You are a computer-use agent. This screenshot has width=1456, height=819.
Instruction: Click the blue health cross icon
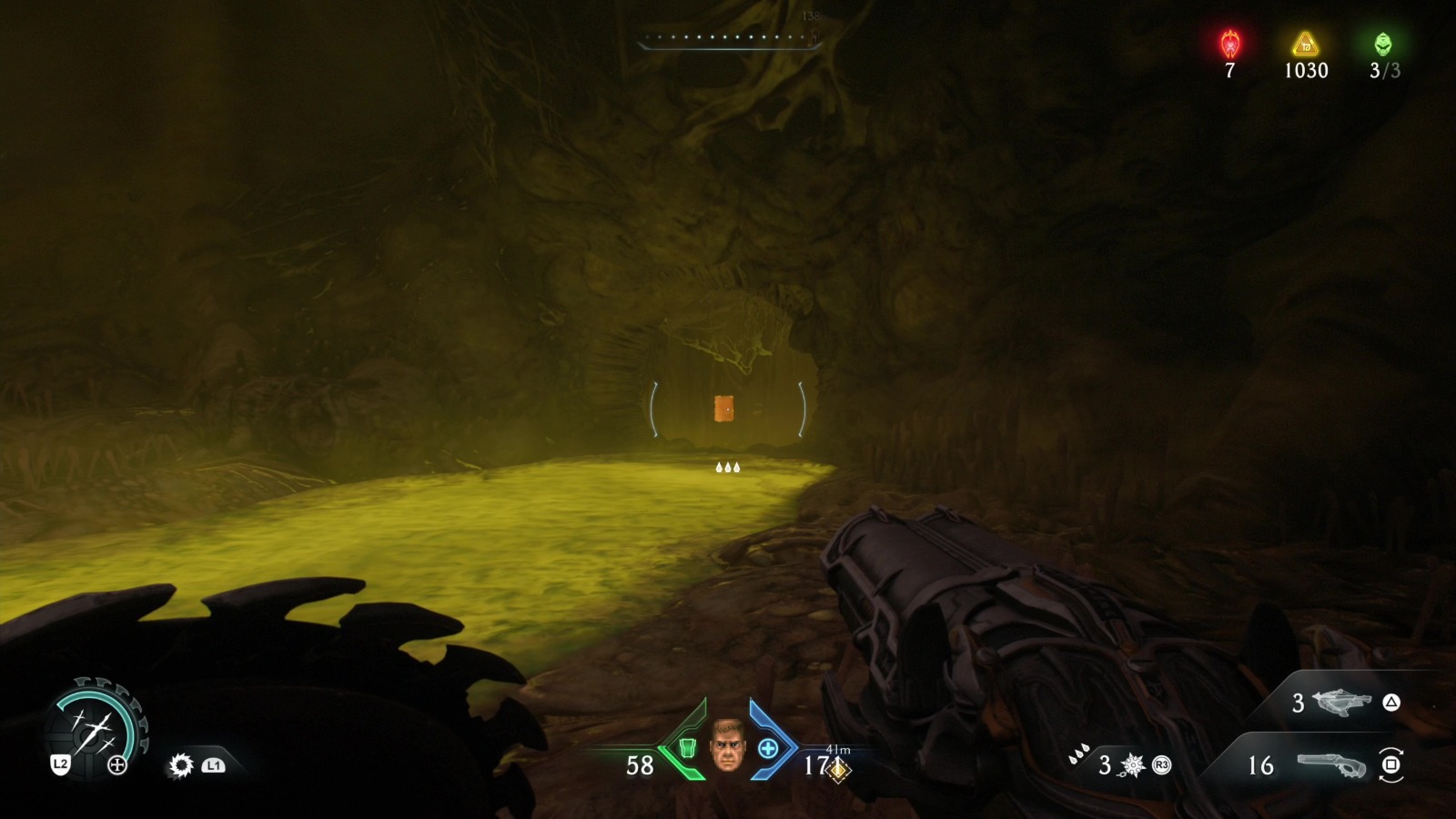pyautogui.click(x=767, y=749)
